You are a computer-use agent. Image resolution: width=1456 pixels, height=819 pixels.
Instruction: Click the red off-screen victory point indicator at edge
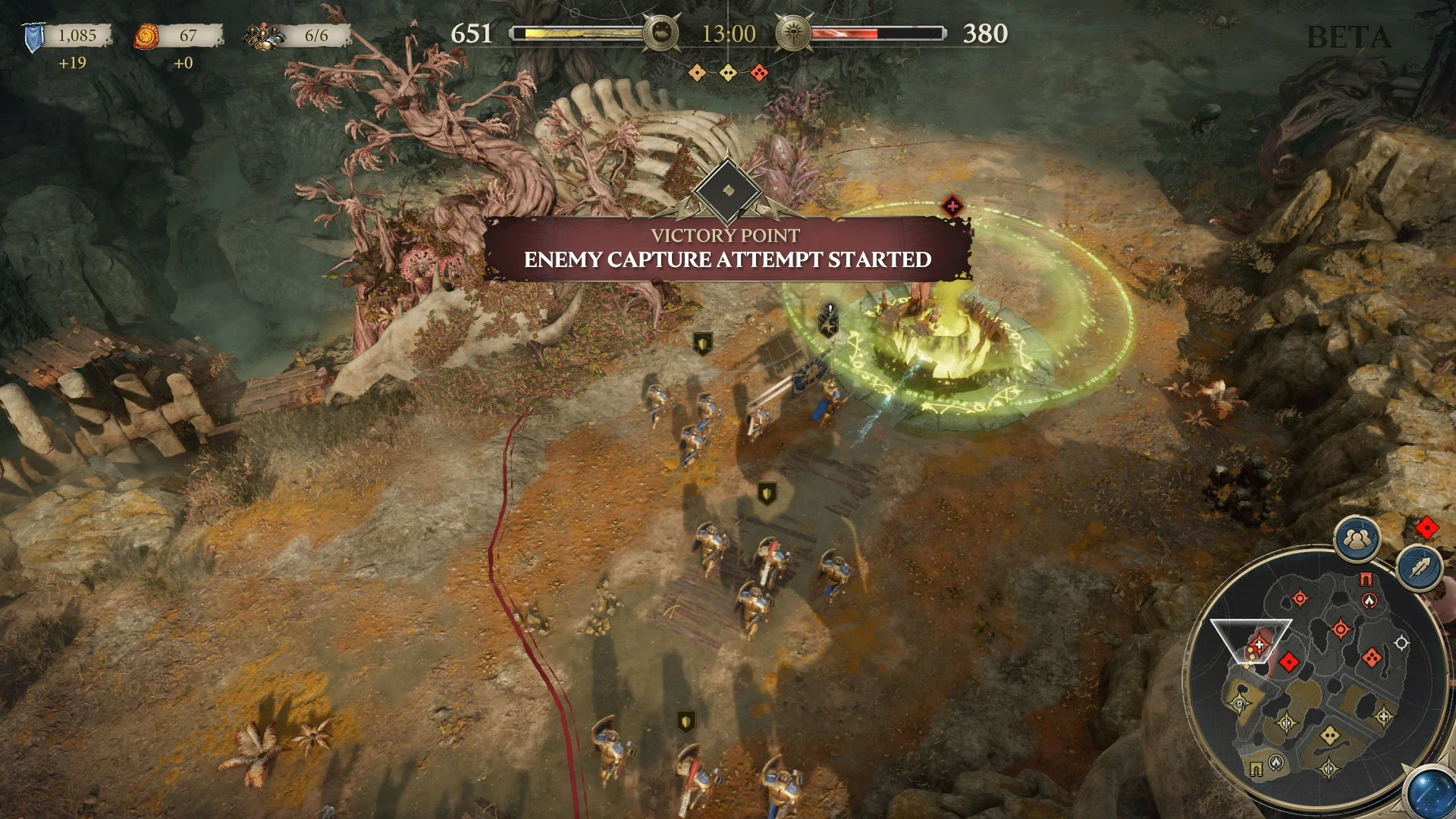(x=1426, y=527)
